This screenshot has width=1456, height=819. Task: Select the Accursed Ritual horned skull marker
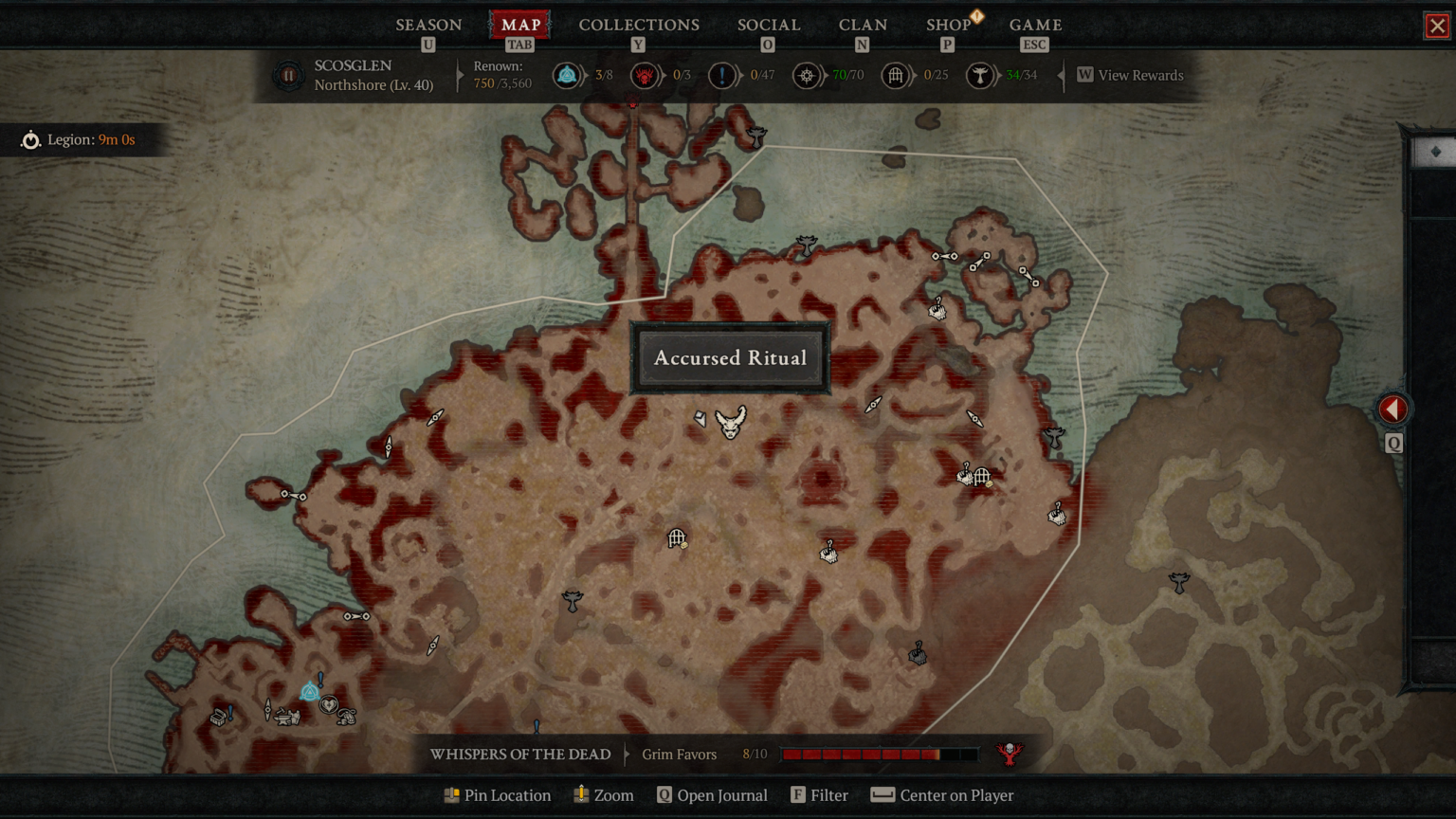731,422
